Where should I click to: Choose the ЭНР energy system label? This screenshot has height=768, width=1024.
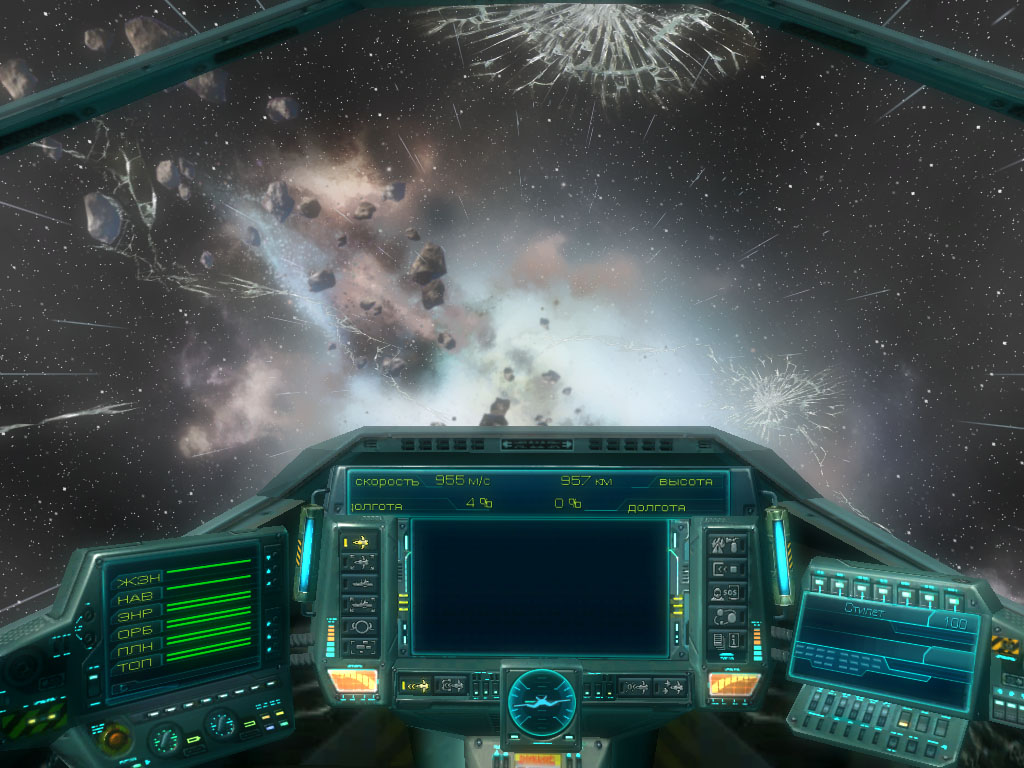(136, 616)
